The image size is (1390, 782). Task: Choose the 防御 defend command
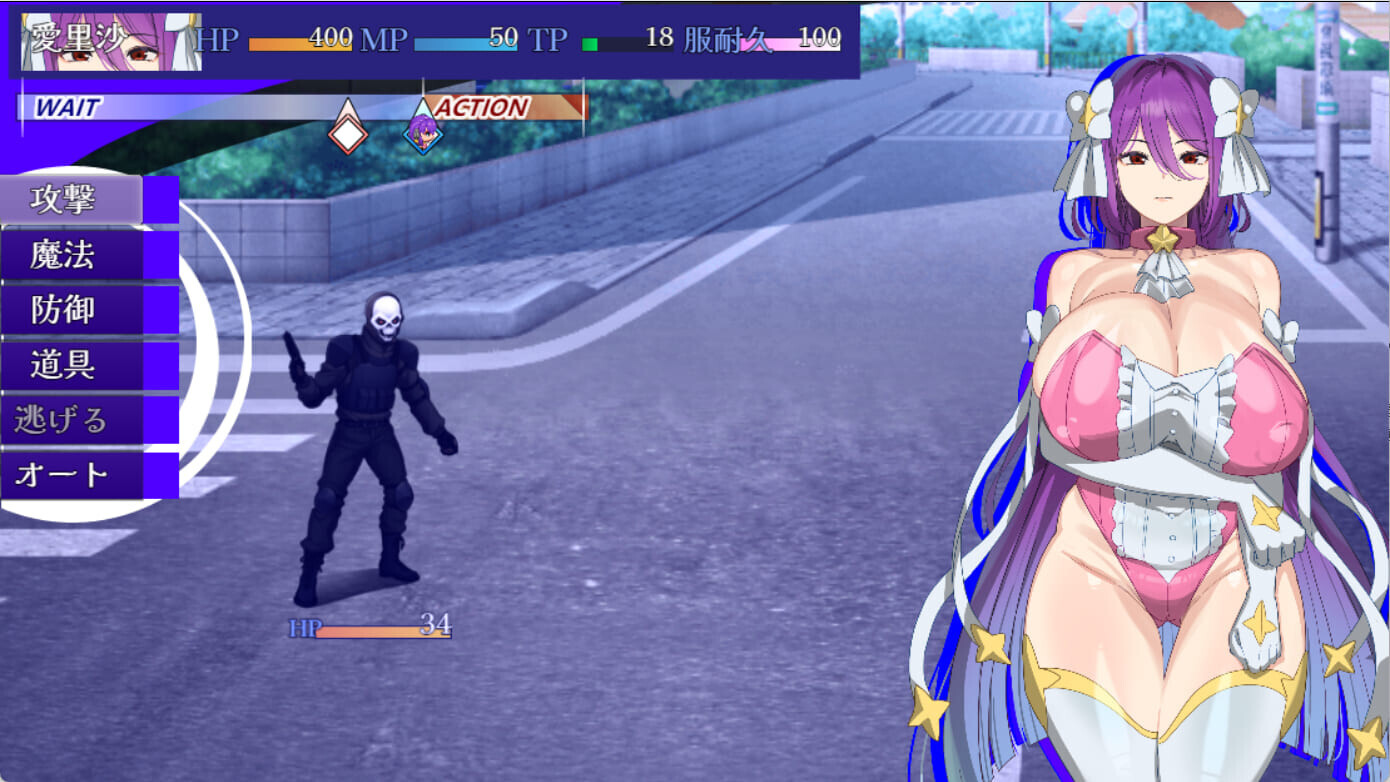click(70, 310)
